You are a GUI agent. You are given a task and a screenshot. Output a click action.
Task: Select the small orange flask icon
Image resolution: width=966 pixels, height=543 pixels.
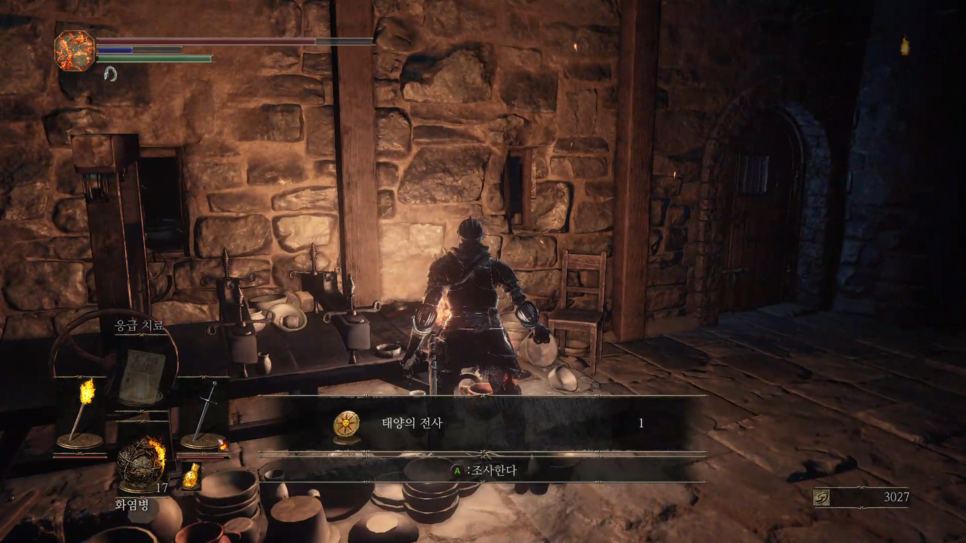coord(190,476)
